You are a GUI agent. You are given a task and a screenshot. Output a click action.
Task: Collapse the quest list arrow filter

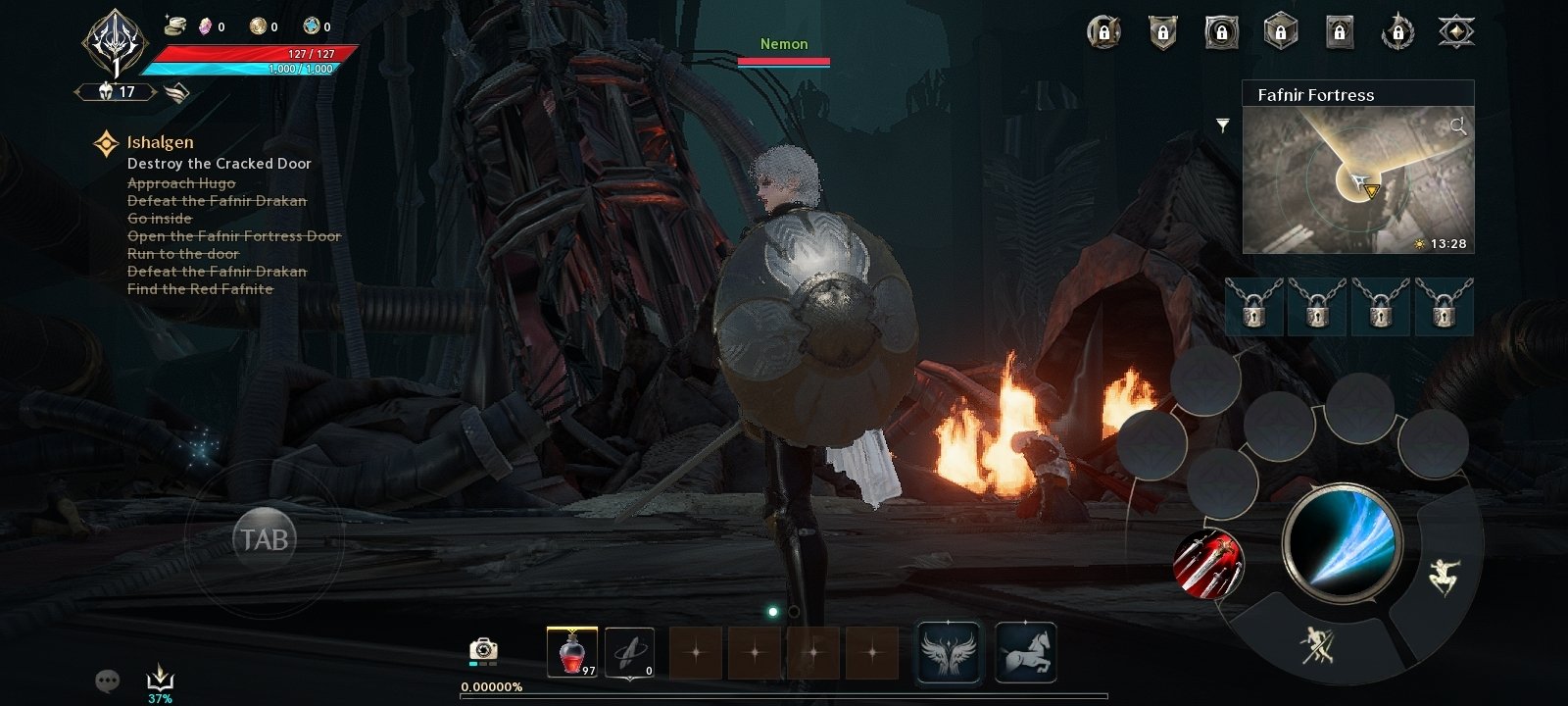pos(1223,125)
